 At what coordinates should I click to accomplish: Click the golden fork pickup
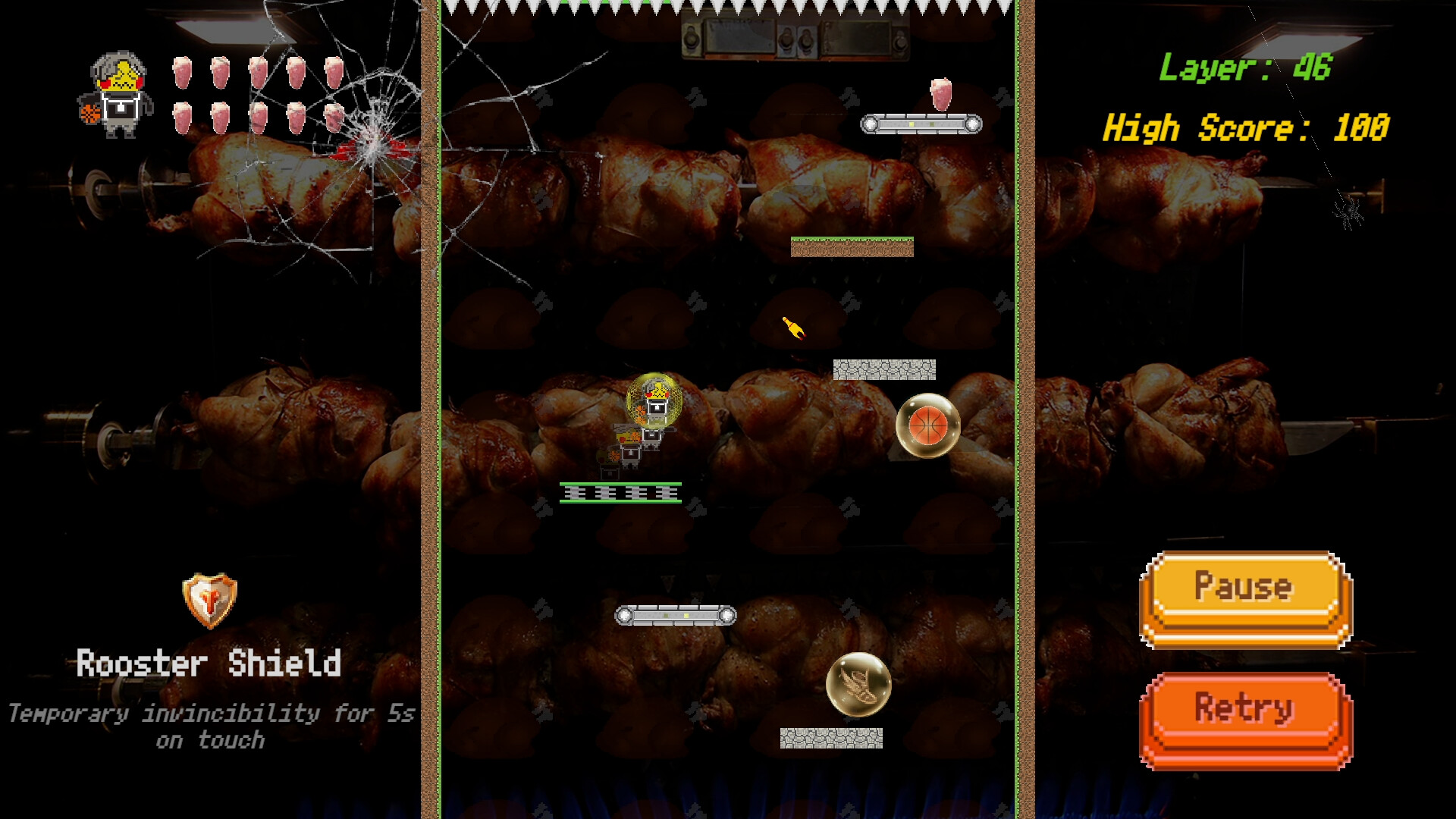[x=793, y=326]
